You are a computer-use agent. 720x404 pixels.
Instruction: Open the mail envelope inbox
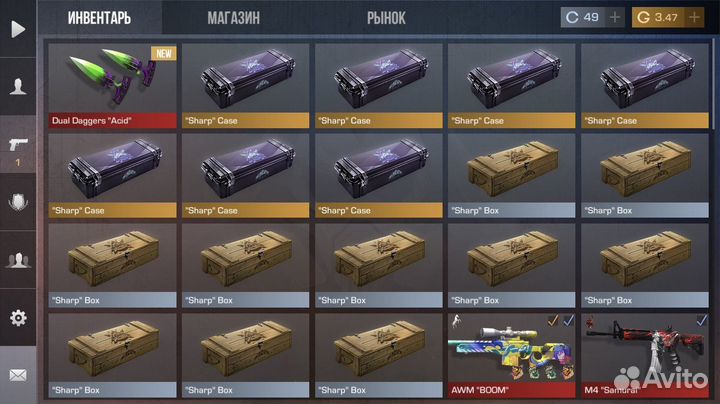[x=18, y=375]
